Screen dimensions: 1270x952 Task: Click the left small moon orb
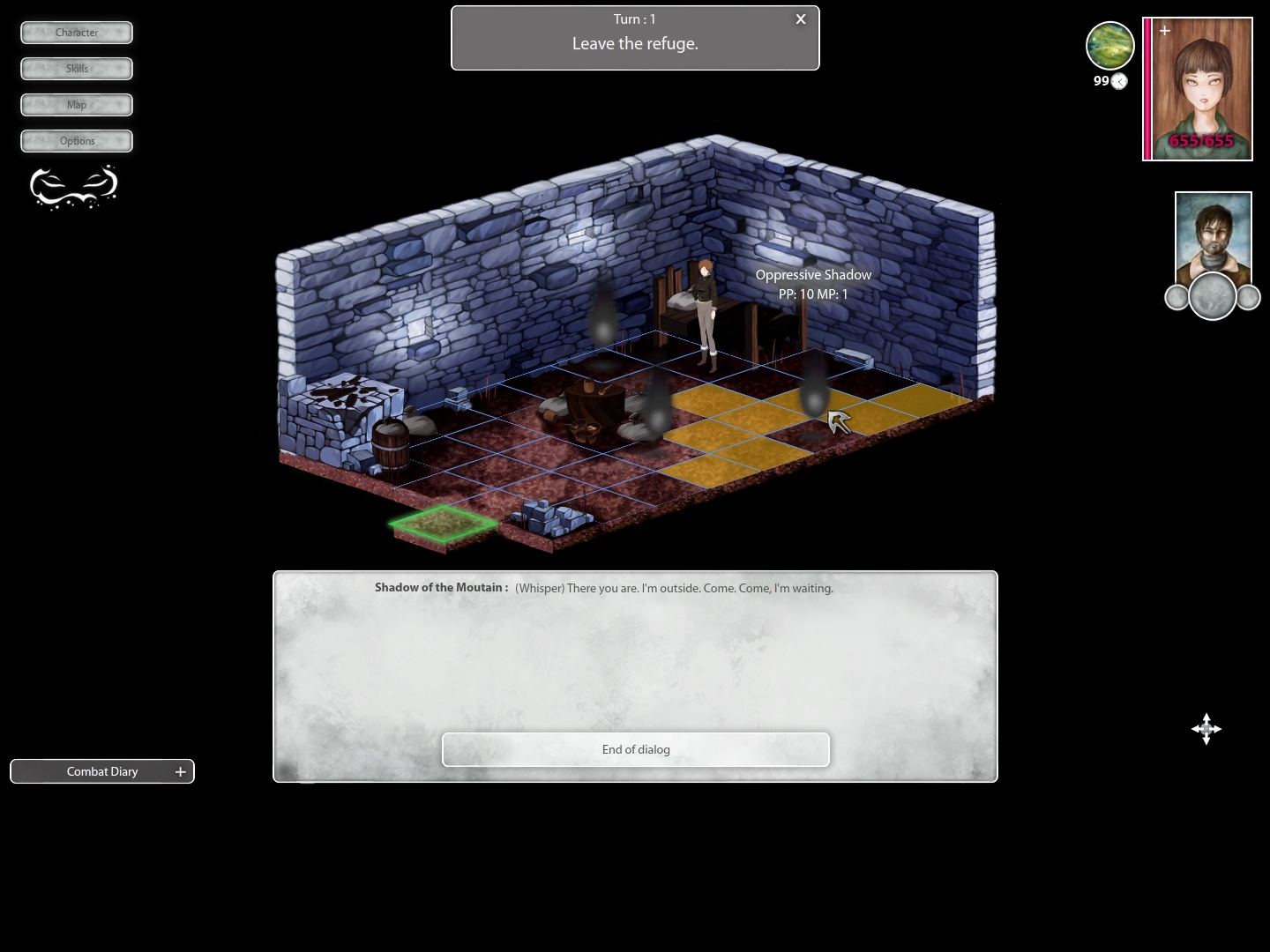(x=1177, y=297)
